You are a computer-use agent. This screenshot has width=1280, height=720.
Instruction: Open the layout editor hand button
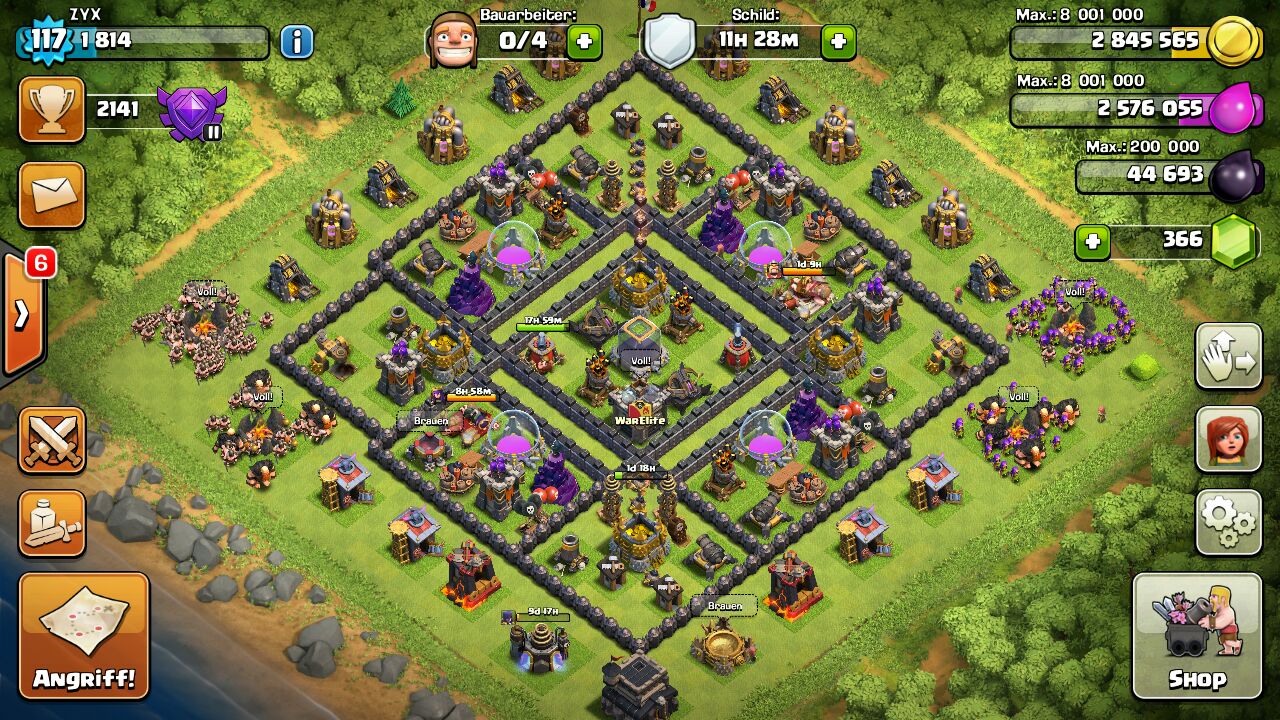(x=1228, y=356)
